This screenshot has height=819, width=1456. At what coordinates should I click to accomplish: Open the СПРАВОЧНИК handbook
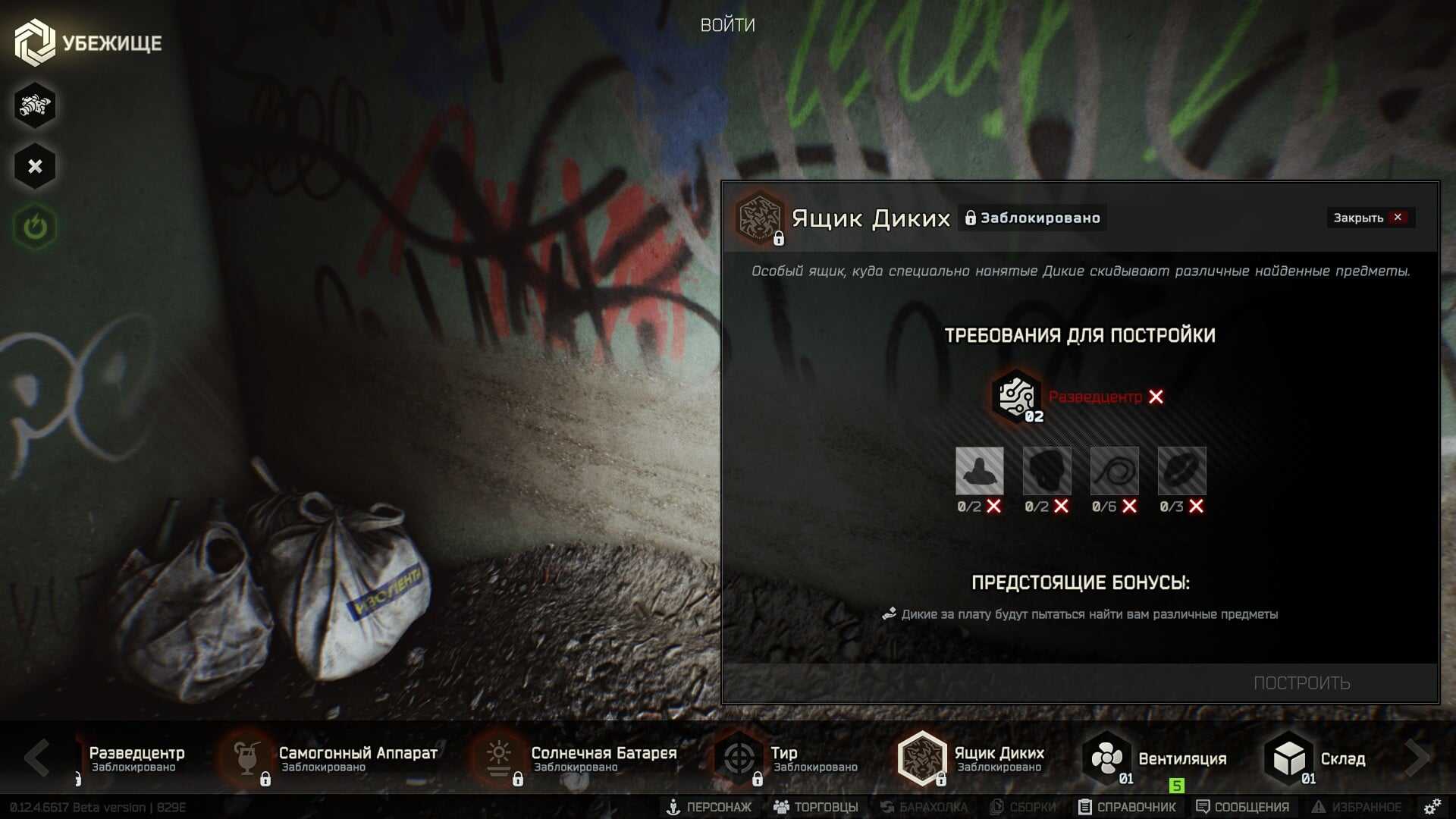[x=1128, y=807]
